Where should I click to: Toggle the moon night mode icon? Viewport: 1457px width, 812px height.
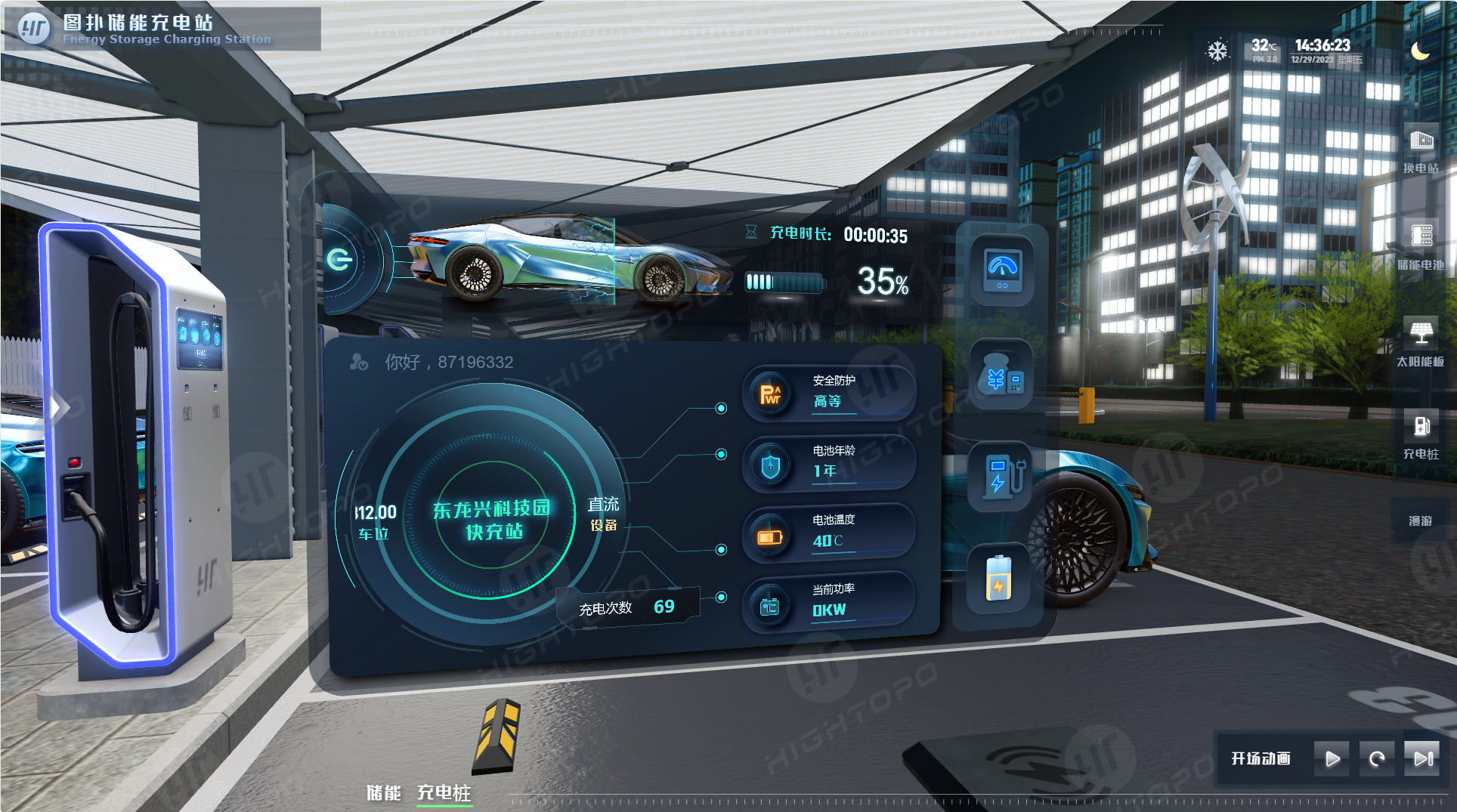tap(1420, 51)
